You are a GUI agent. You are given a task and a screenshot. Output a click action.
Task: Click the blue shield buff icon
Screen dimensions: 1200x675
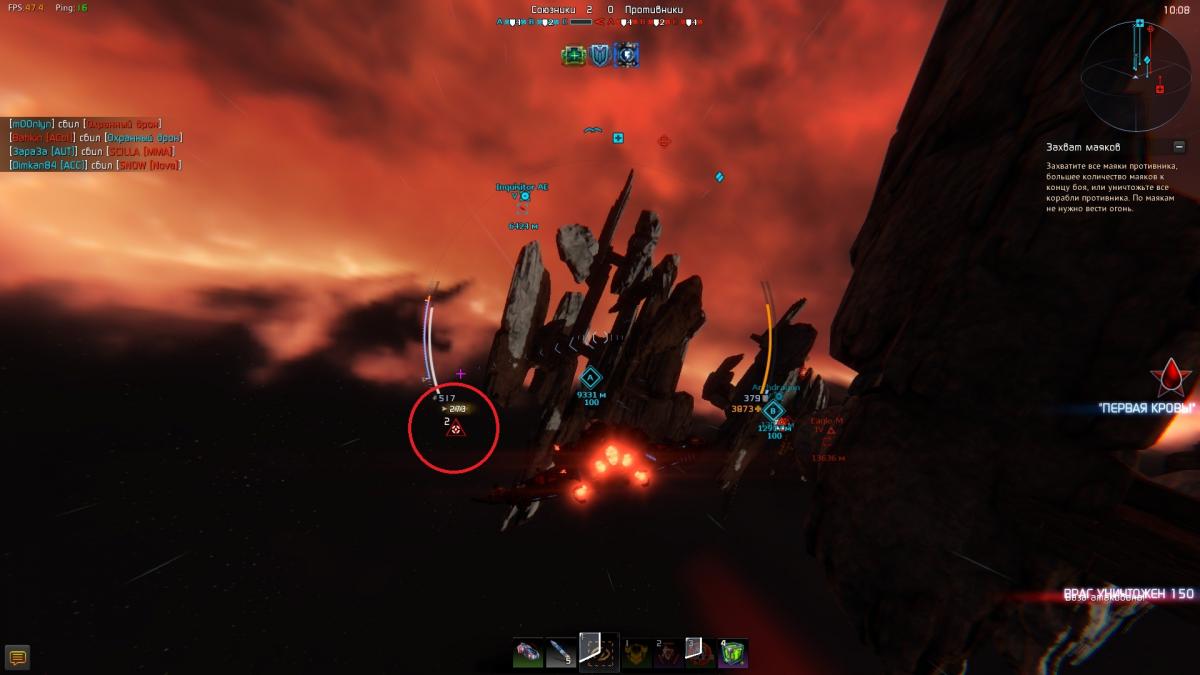(600, 55)
